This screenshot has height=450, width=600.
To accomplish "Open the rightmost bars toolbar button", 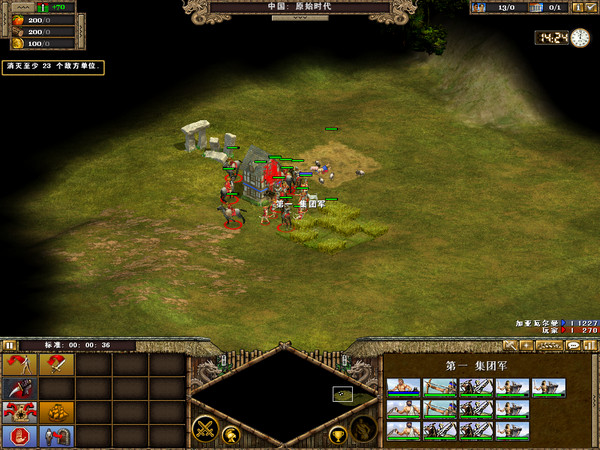I will click(590, 345).
